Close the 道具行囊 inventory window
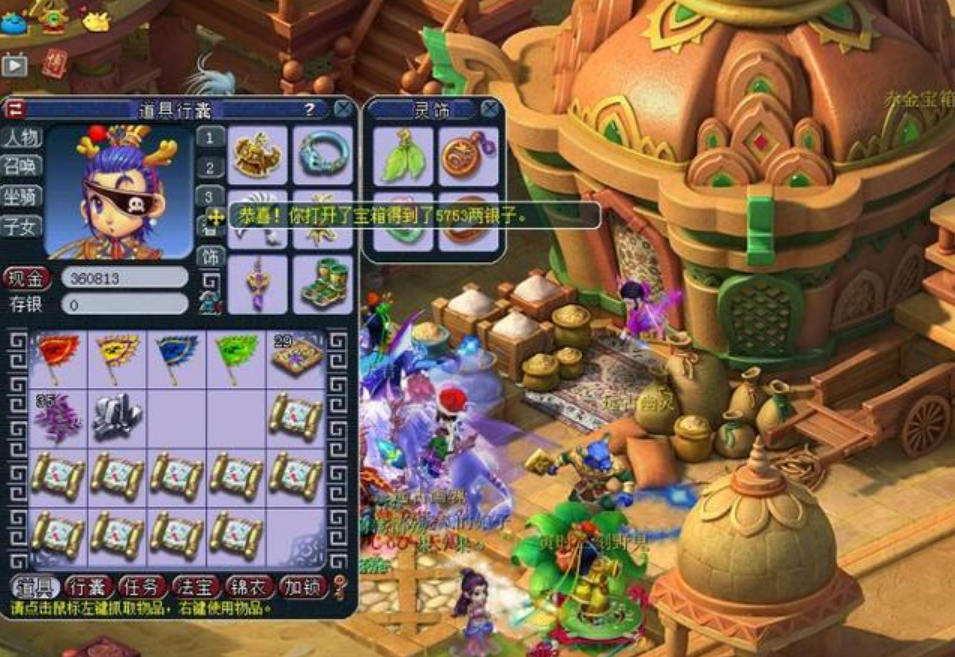The width and height of the screenshot is (955, 657). (343, 109)
